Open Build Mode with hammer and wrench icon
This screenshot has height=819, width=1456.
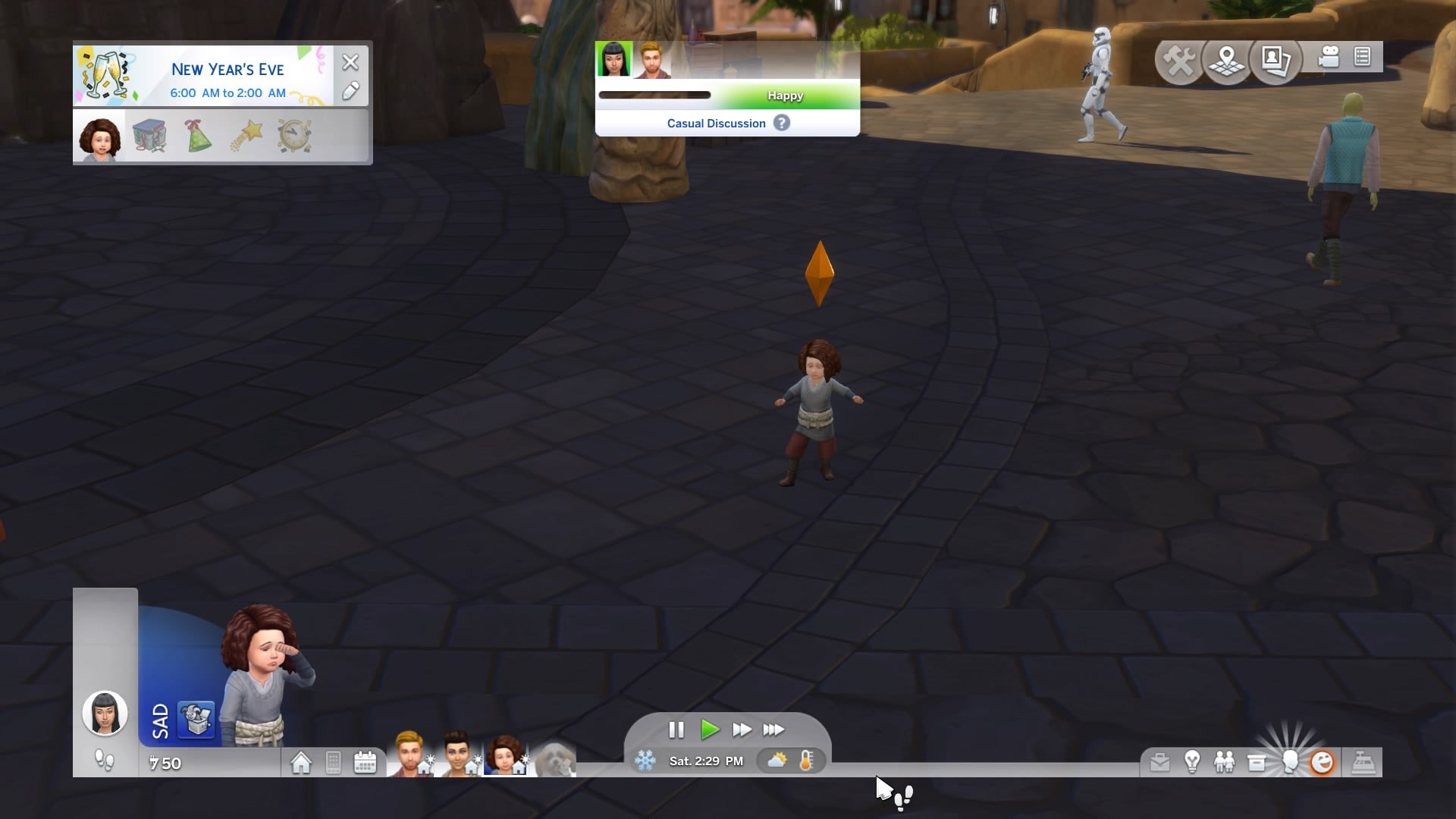(x=1178, y=59)
